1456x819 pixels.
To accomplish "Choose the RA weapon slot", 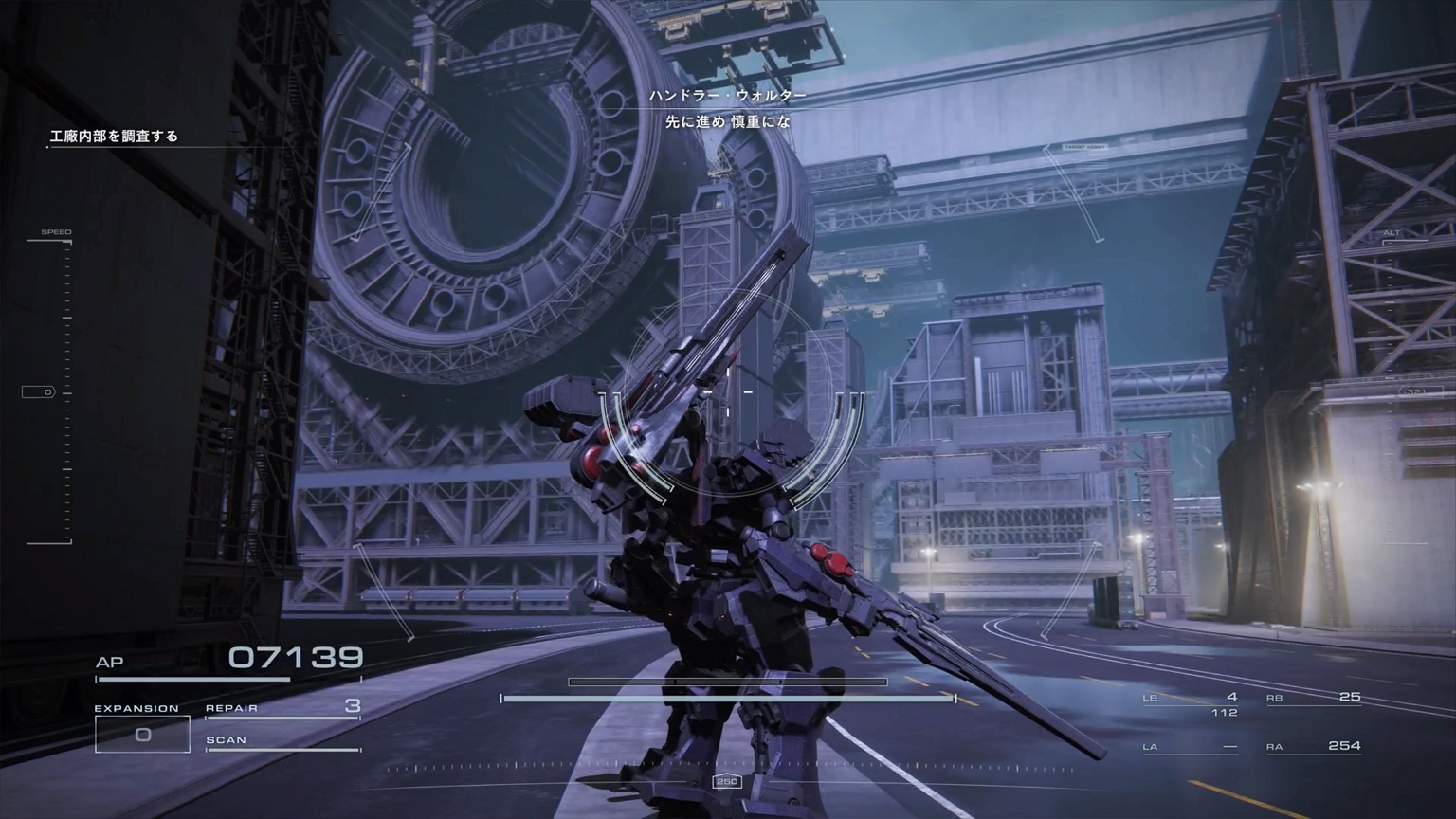I will click(x=1314, y=747).
